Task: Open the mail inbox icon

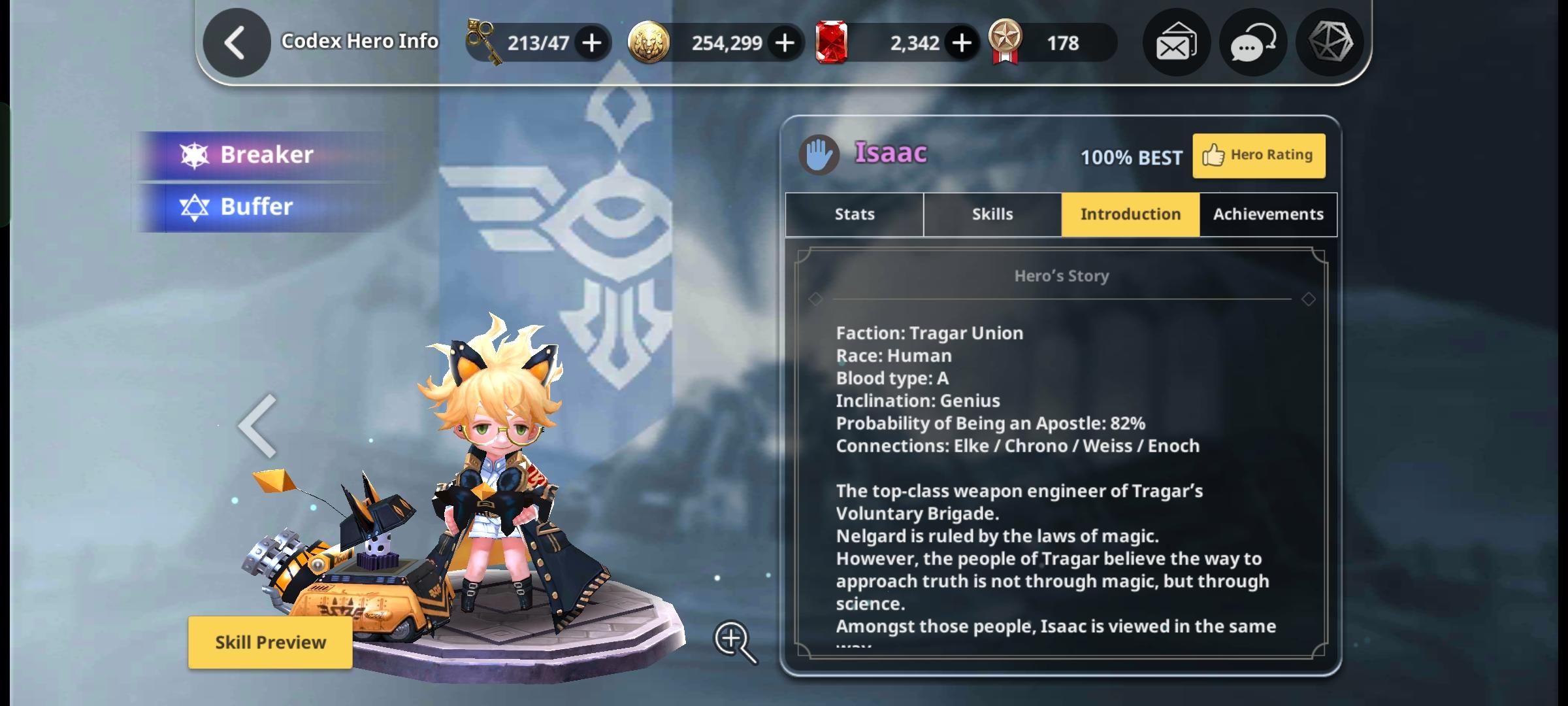Action: coord(1175,42)
